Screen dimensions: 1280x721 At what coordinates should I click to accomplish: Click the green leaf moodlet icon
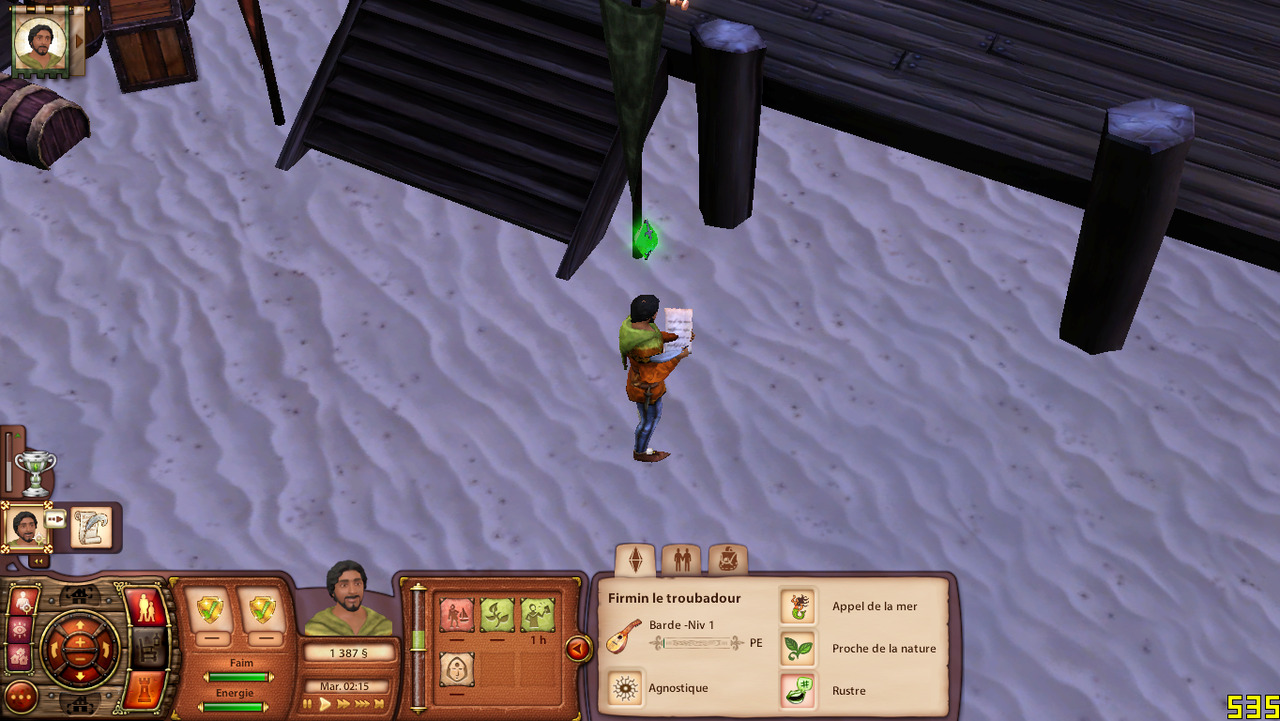[x=497, y=614]
